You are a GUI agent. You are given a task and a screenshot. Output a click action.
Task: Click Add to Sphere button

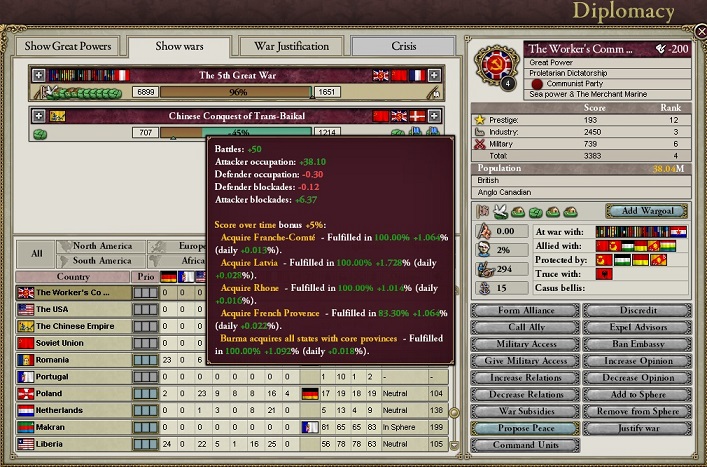636,394
